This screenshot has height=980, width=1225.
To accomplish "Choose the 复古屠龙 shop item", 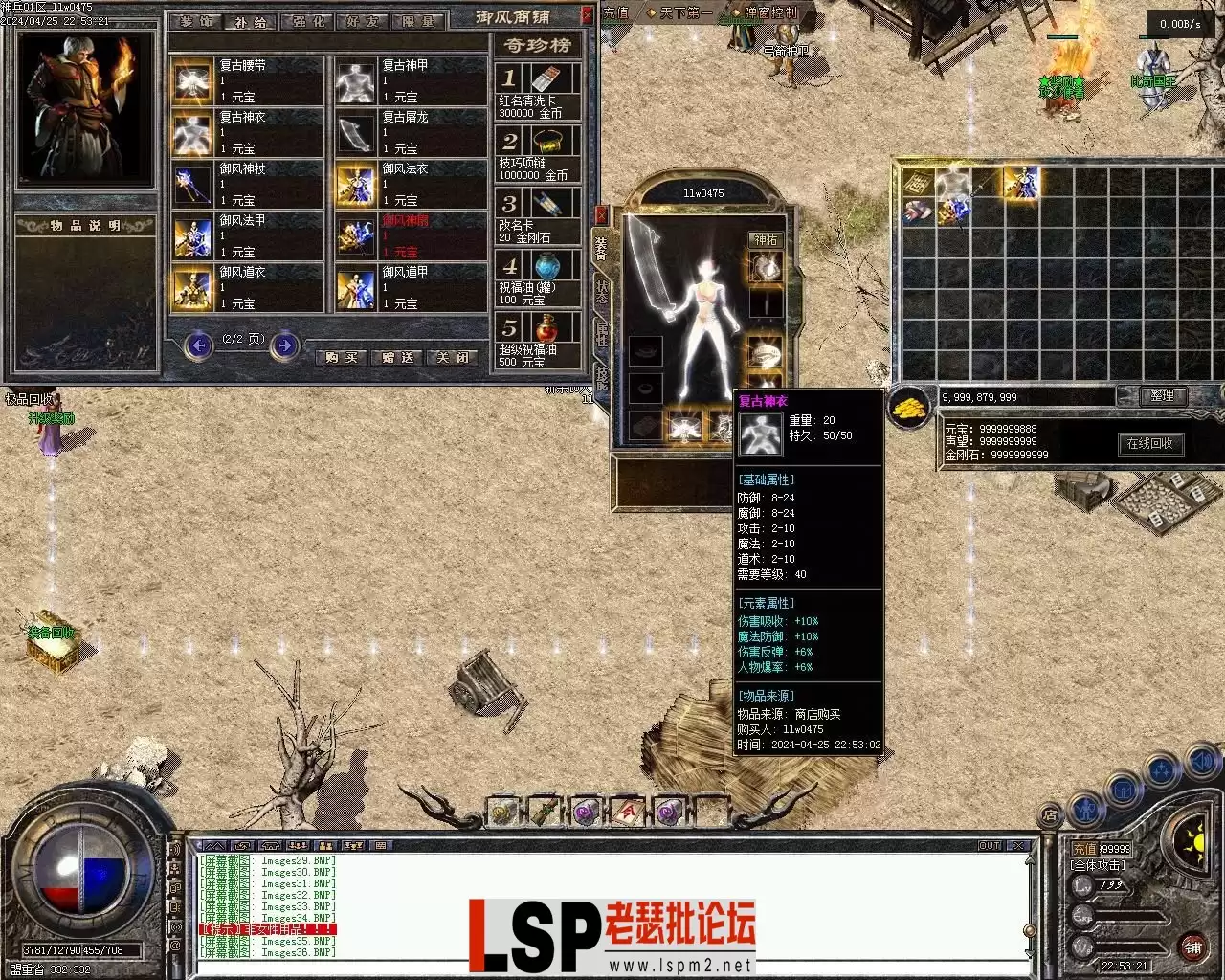I will (x=411, y=132).
